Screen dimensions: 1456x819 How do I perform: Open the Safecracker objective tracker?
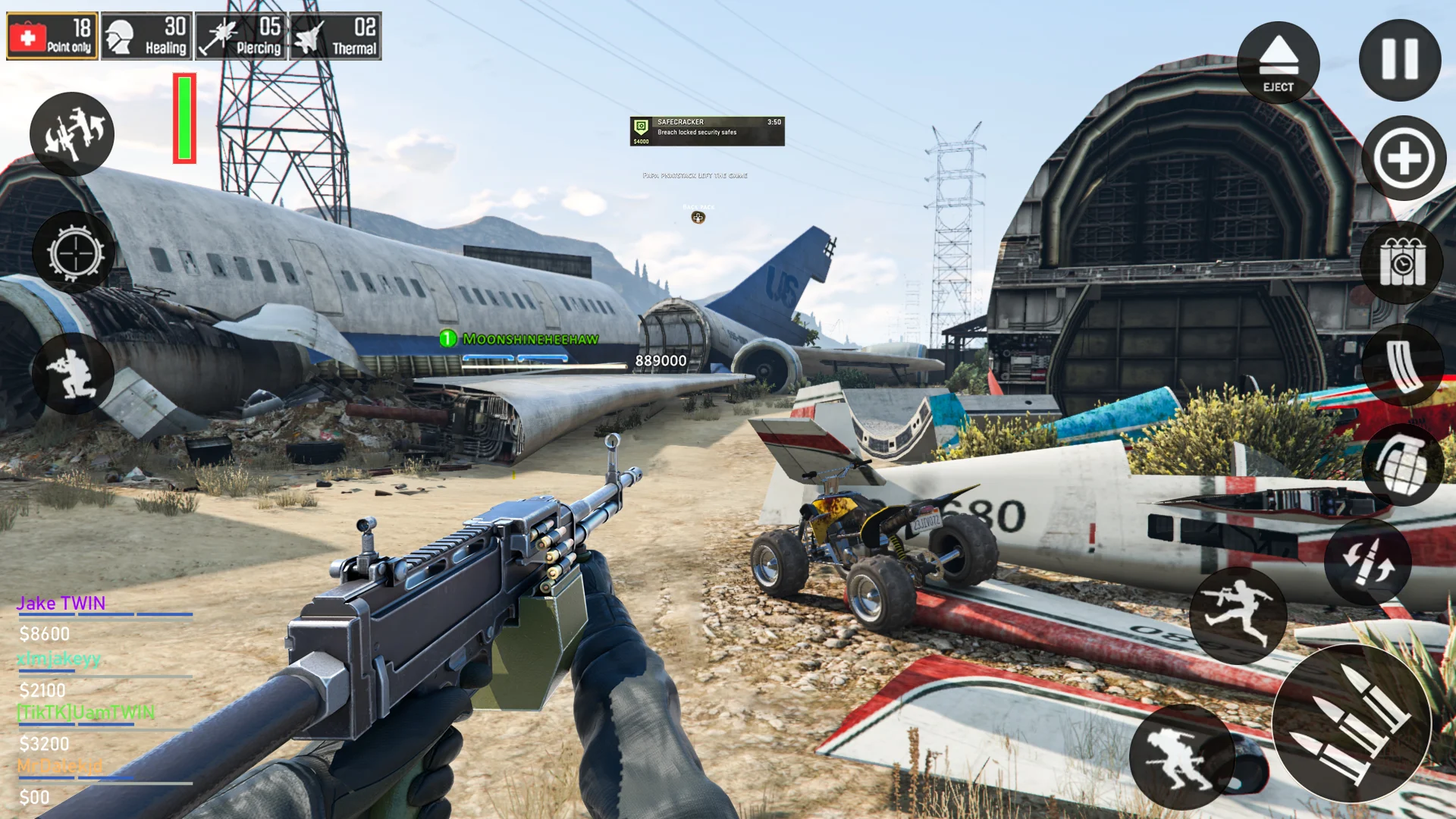click(x=707, y=131)
